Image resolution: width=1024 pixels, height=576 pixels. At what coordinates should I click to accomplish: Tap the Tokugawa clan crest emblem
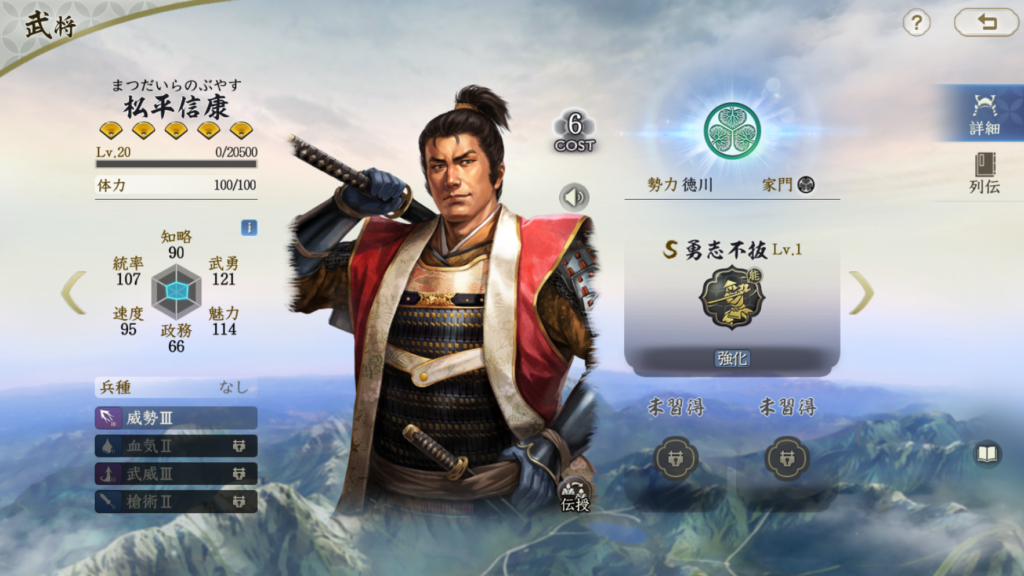tap(731, 130)
